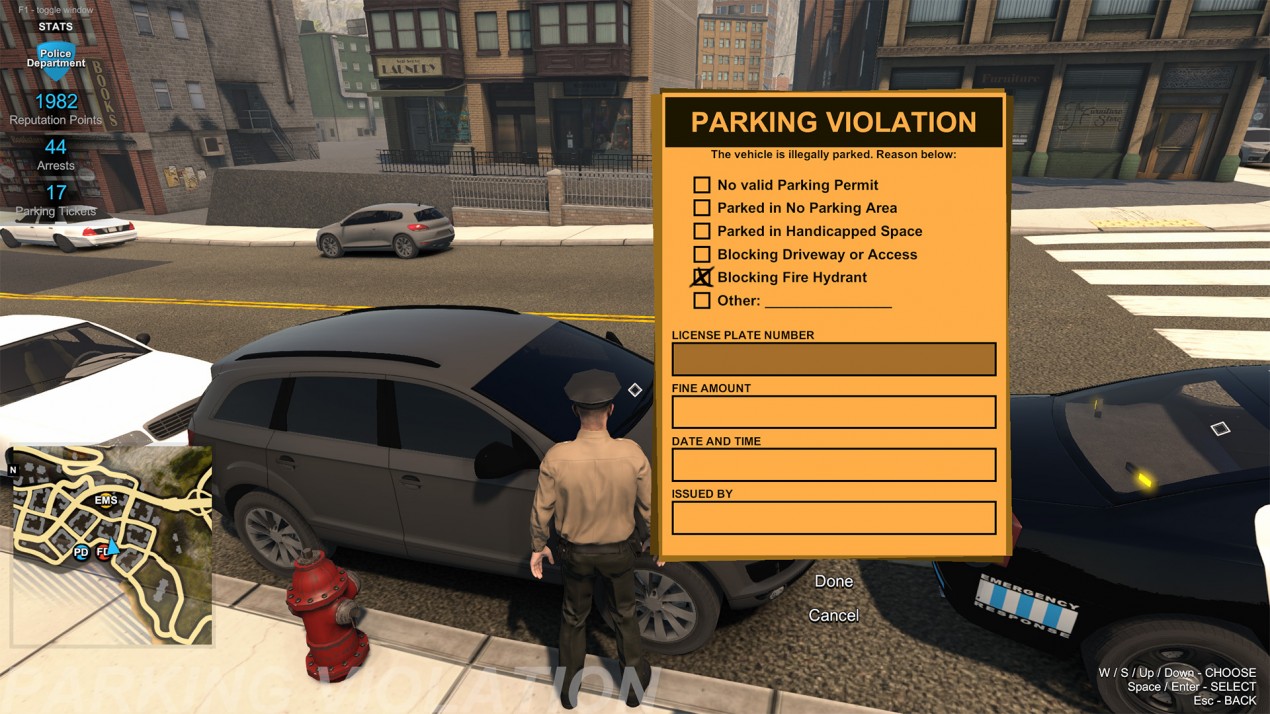
Task: Confirm the ticket with Done
Action: coord(833,581)
